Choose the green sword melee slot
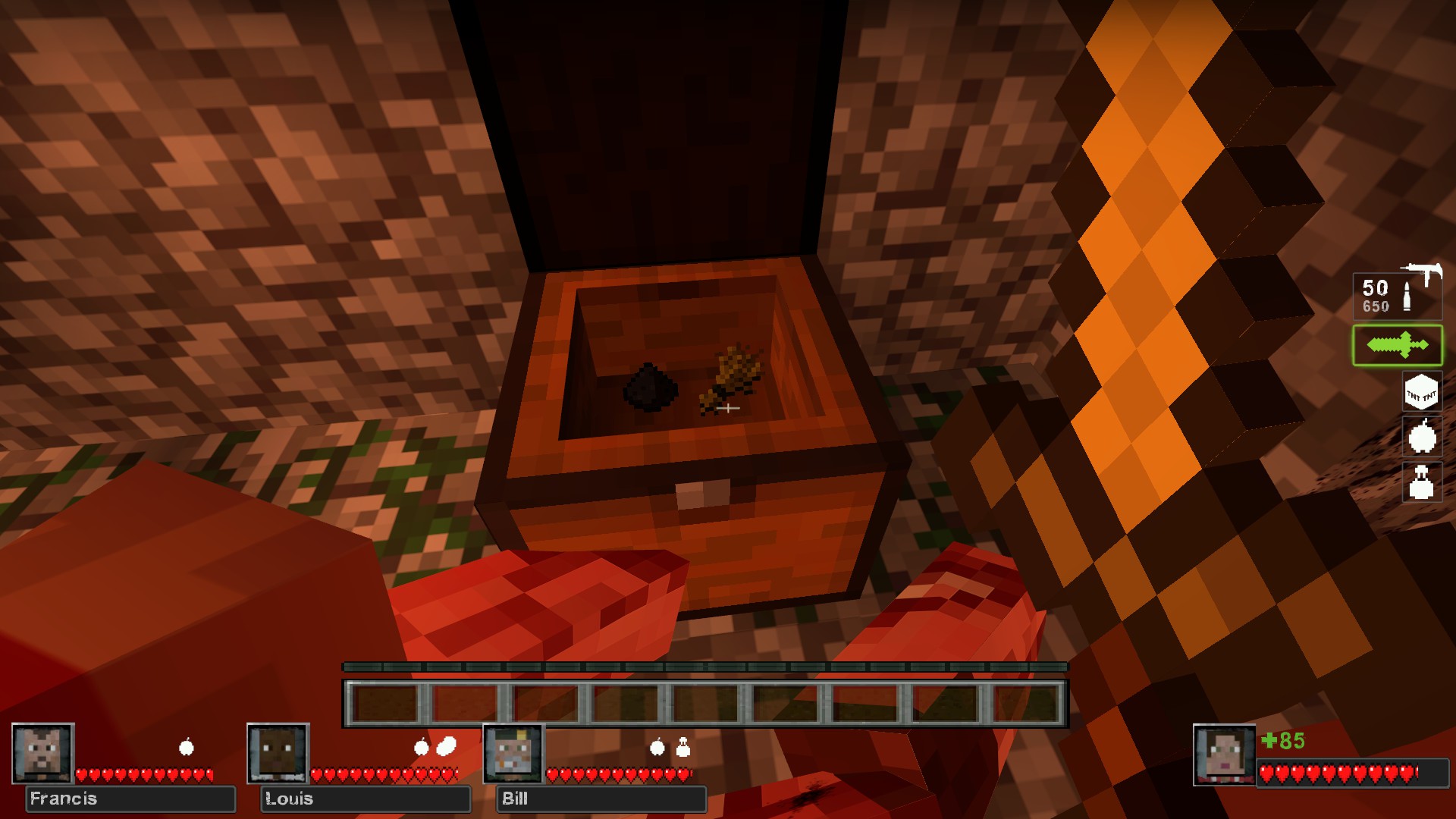1456x819 pixels. tap(1397, 346)
